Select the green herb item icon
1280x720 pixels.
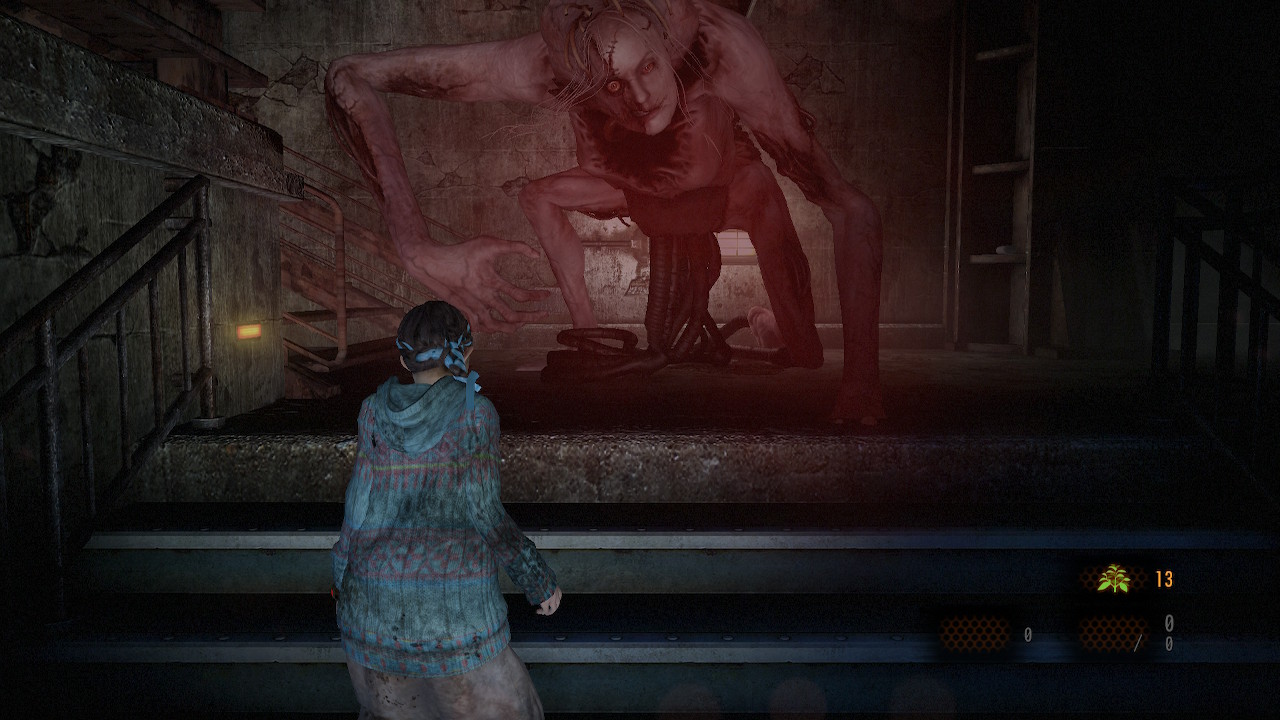[1113, 578]
